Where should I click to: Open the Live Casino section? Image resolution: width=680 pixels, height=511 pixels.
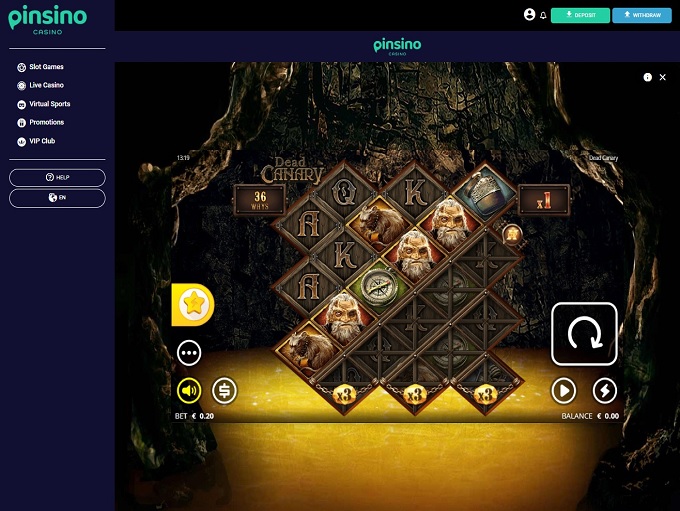point(46,85)
